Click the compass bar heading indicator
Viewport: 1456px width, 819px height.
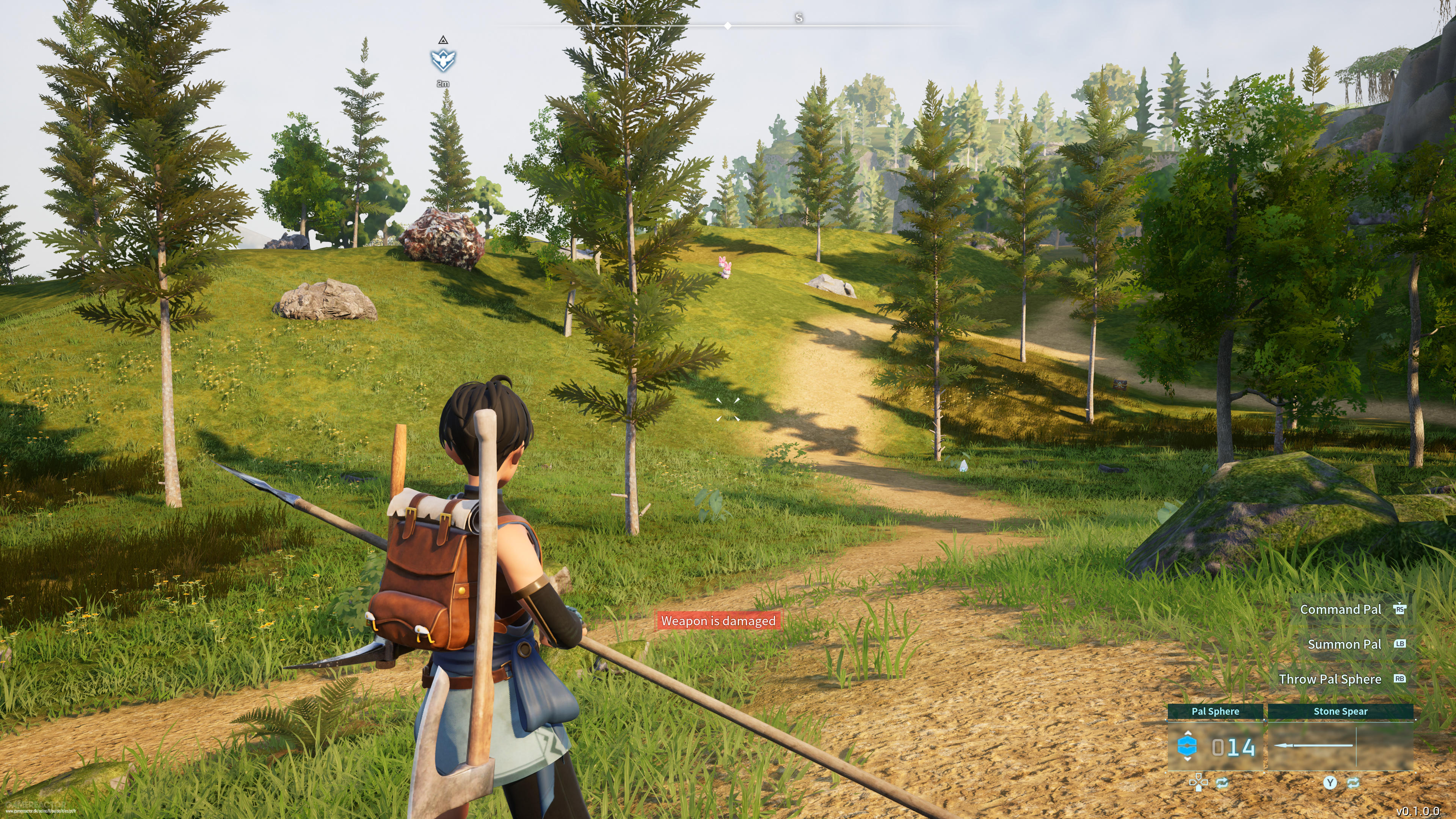click(x=728, y=25)
